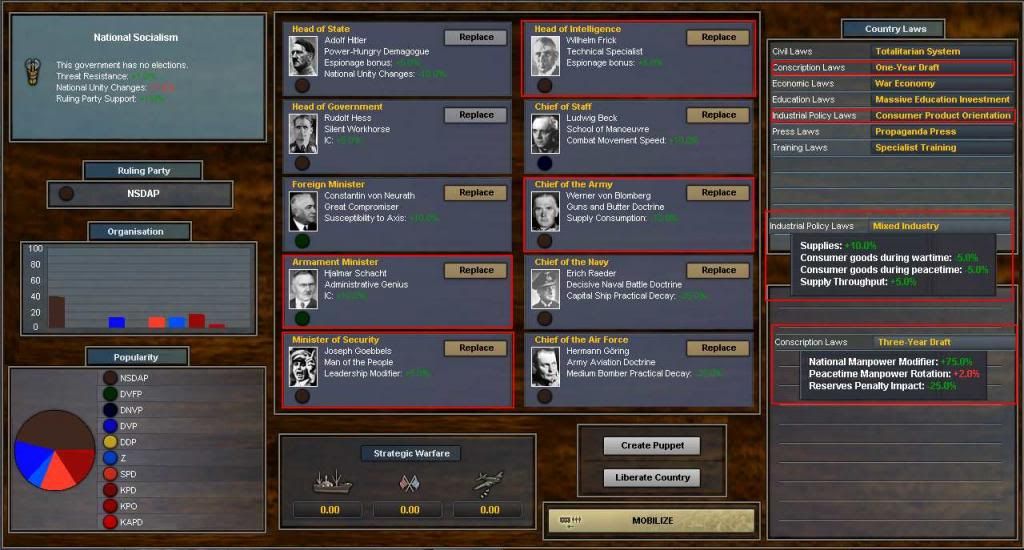Replace the Head of Government

[476, 115]
